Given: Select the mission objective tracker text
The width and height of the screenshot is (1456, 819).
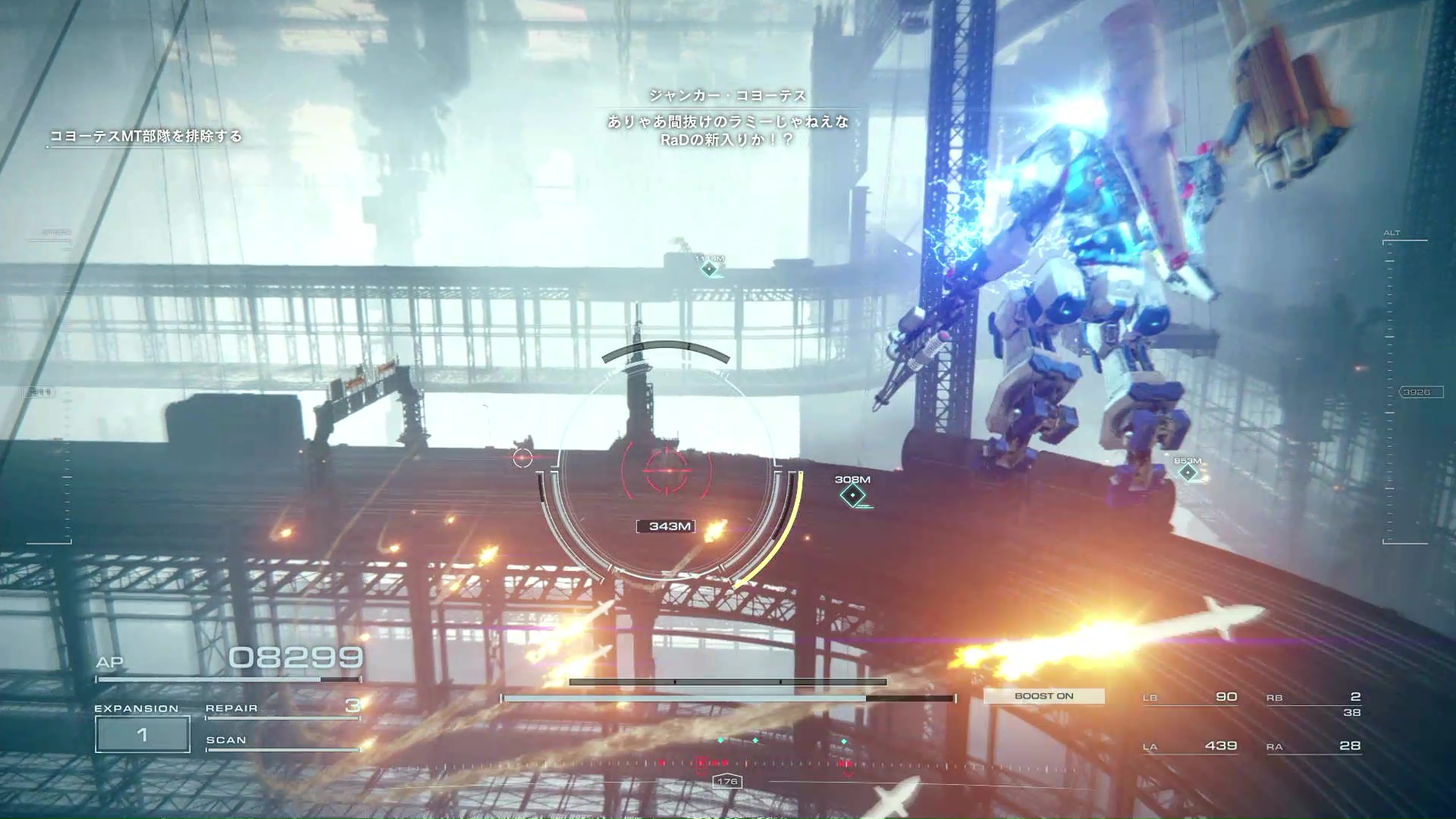Looking at the screenshot, I should tap(146, 136).
